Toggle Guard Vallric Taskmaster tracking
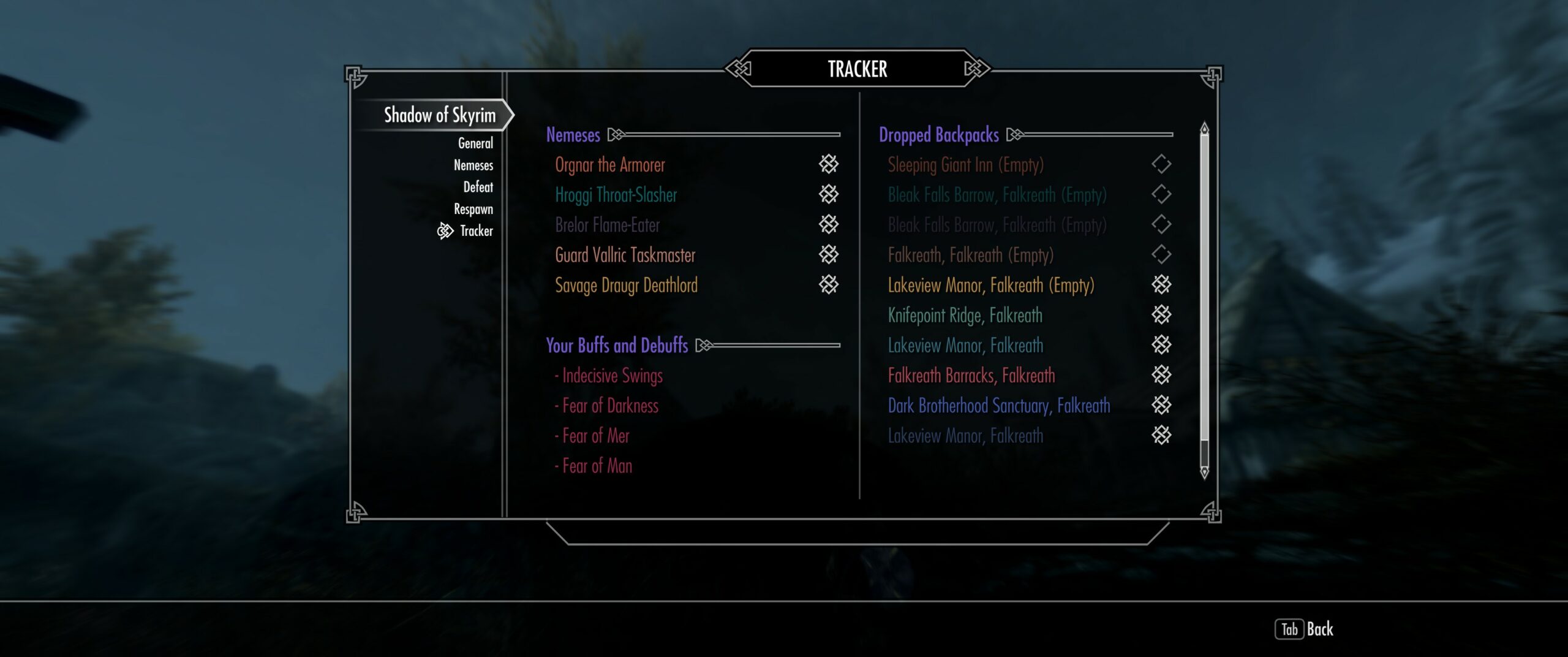 828,254
